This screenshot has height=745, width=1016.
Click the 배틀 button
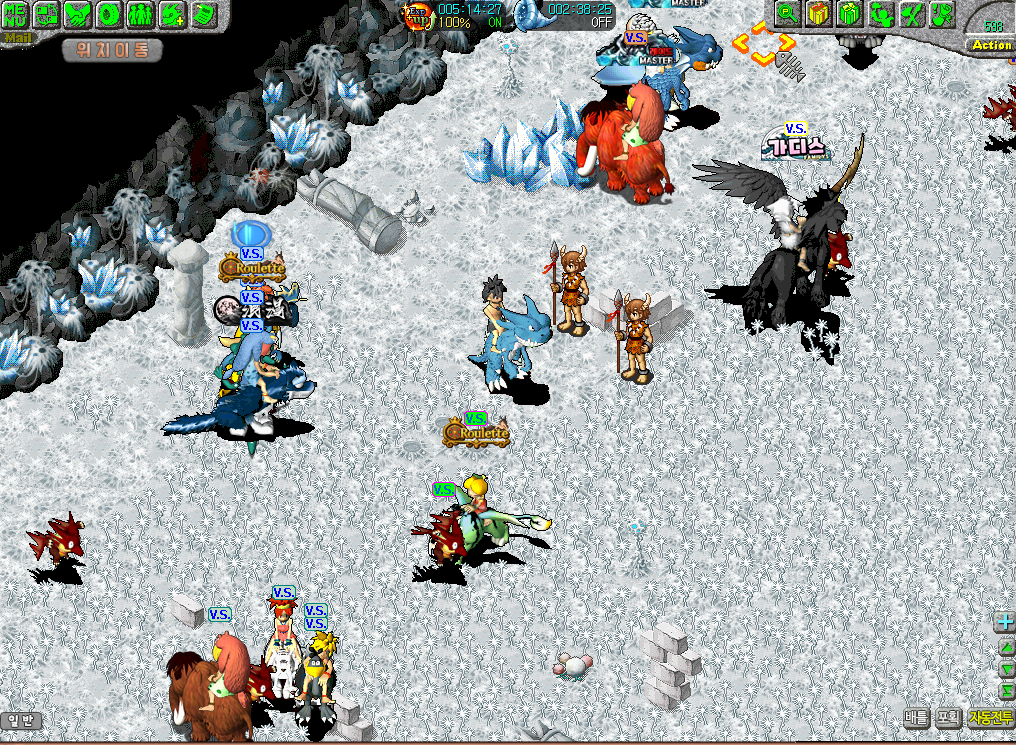click(x=916, y=717)
